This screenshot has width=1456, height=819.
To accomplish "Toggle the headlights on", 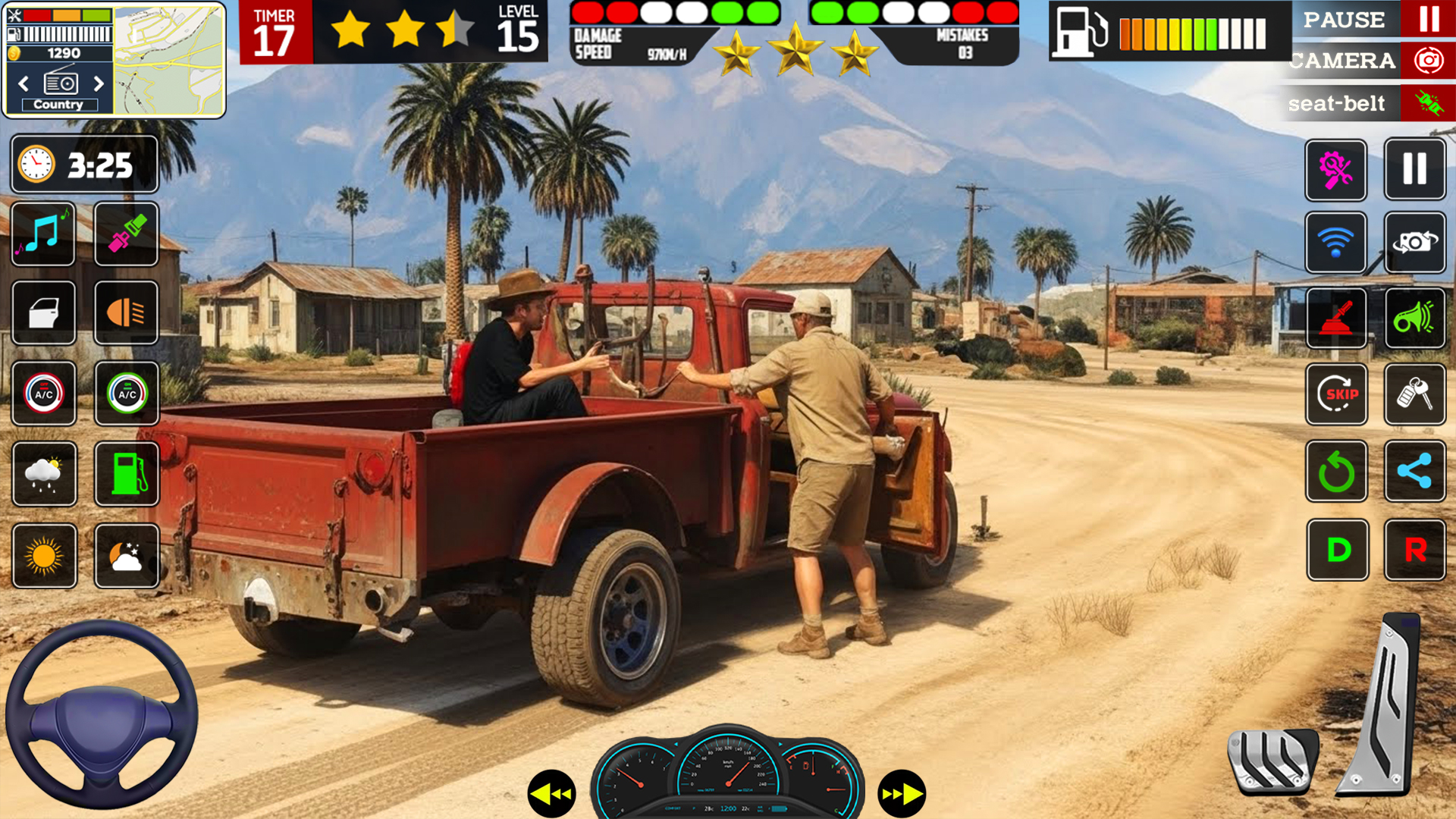I will point(127,313).
